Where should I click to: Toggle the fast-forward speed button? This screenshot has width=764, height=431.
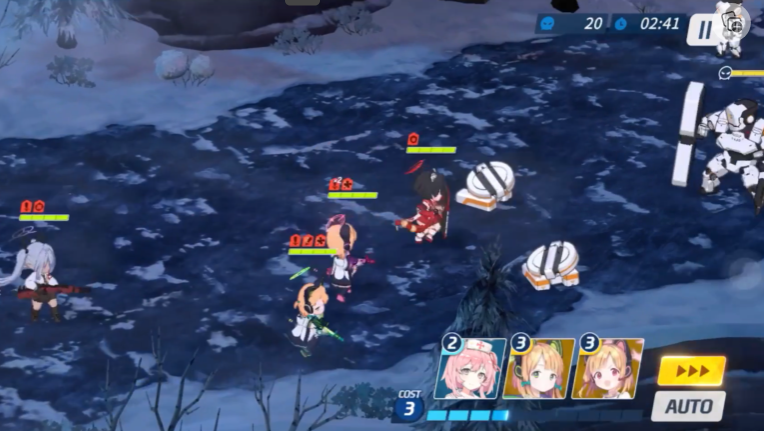[691, 371]
